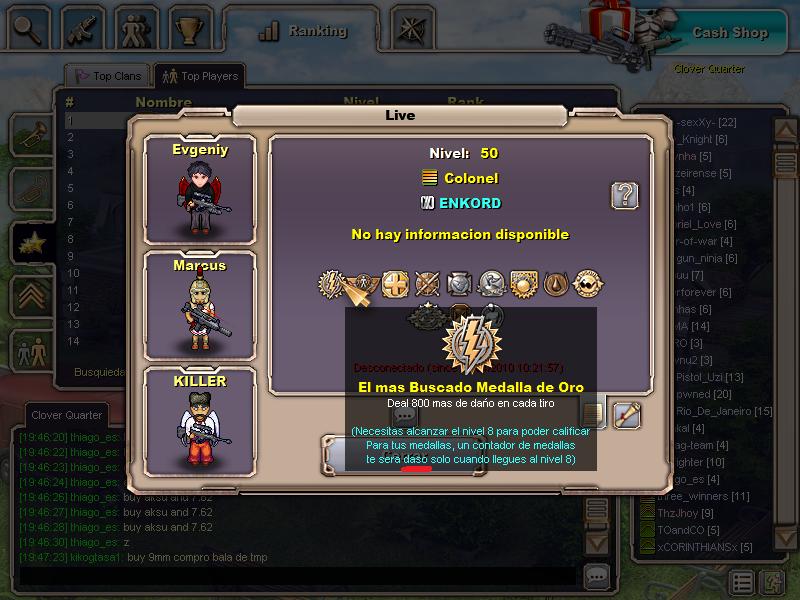
Task: Select the Evgeniy character portrait
Action: [x=200, y=187]
